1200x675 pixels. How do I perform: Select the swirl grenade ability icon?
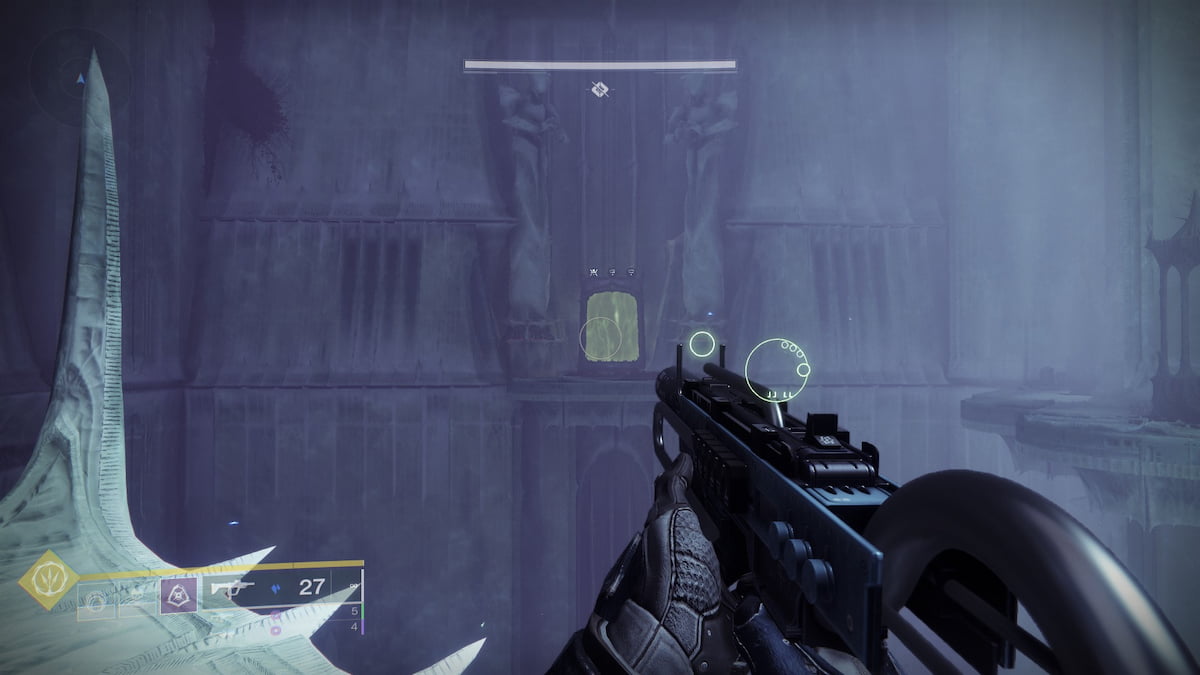coord(96,601)
